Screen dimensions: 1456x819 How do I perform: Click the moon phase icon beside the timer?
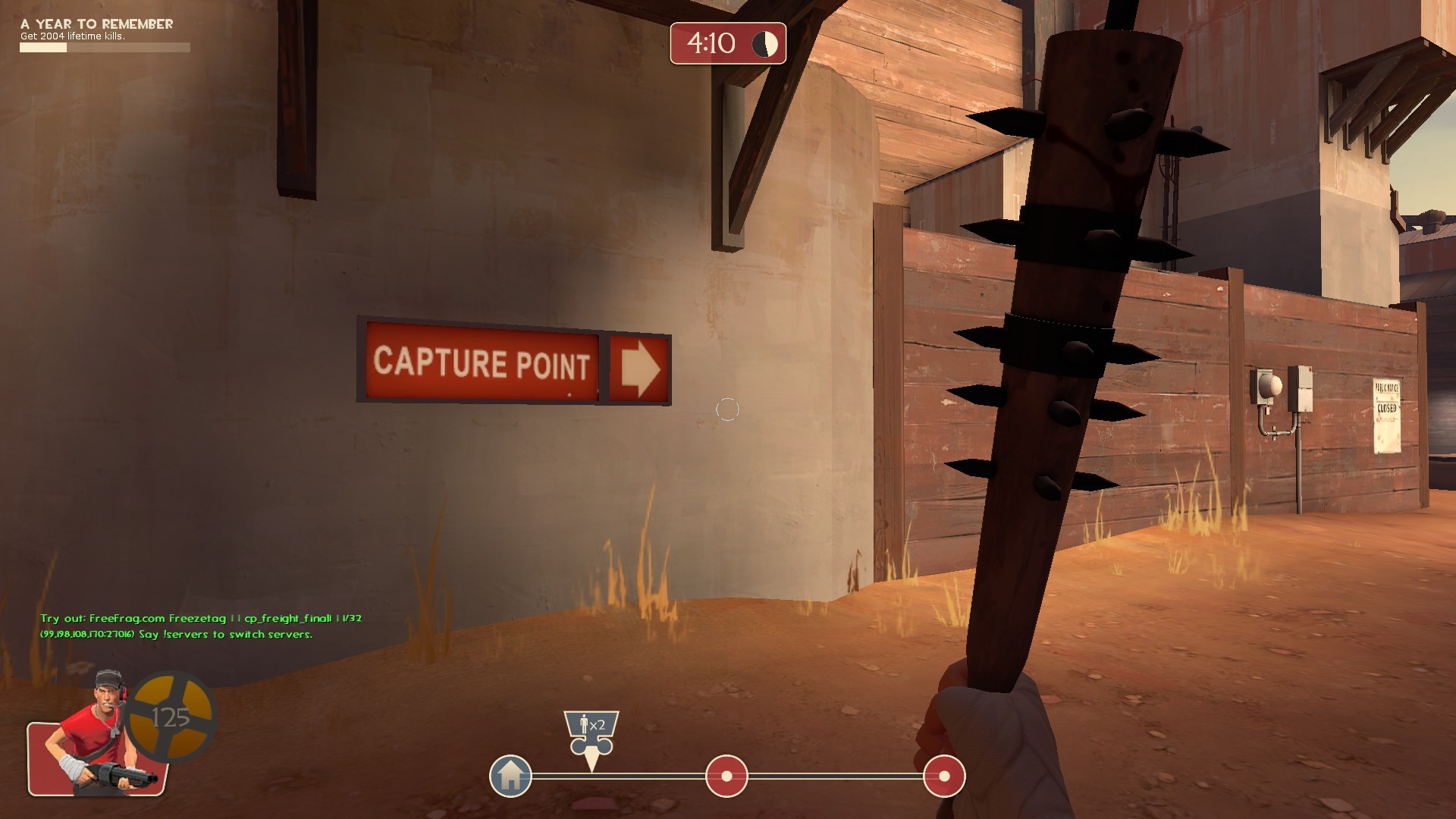click(764, 43)
